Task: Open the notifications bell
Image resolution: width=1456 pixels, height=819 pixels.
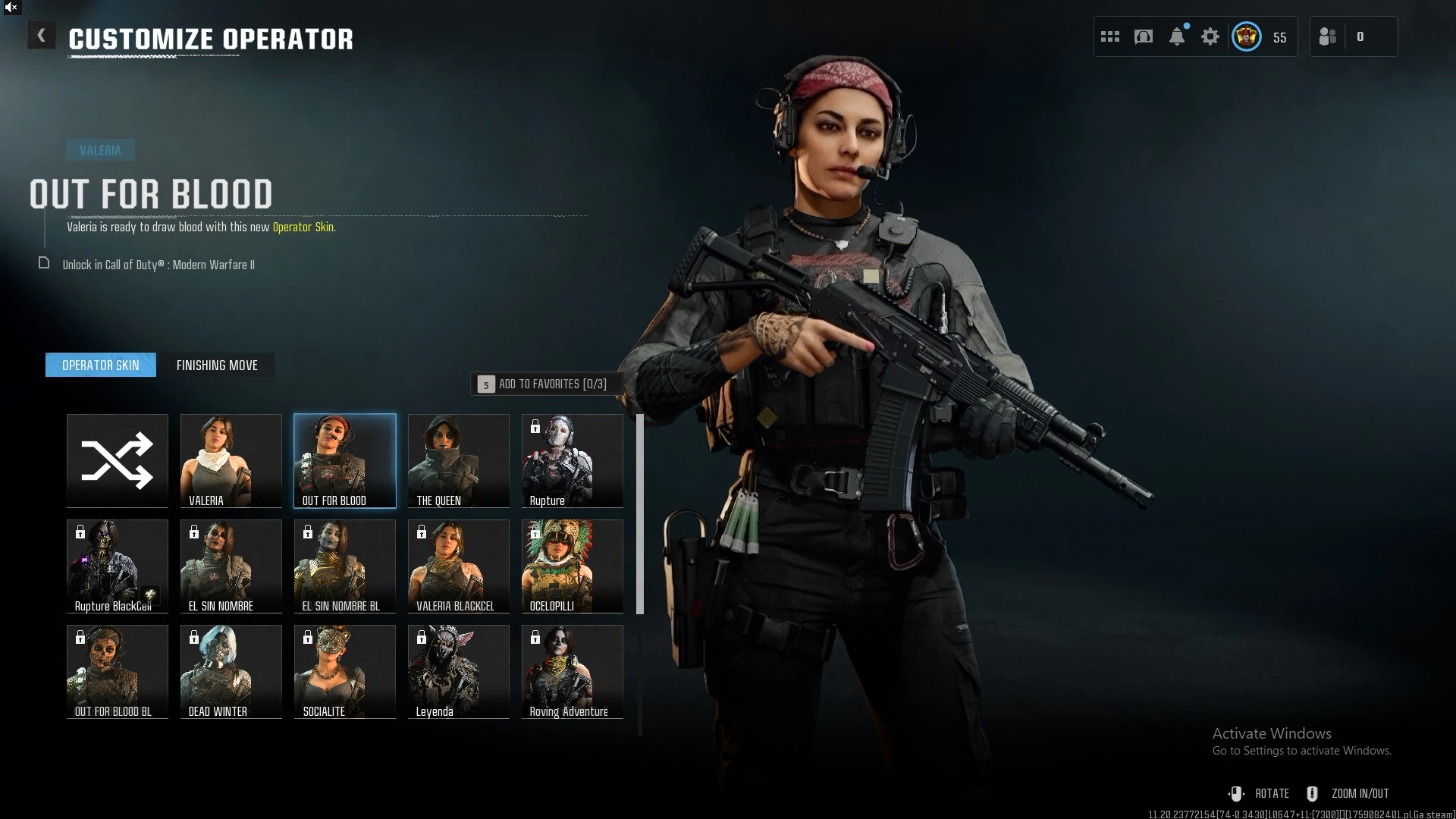Action: [1177, 36]
